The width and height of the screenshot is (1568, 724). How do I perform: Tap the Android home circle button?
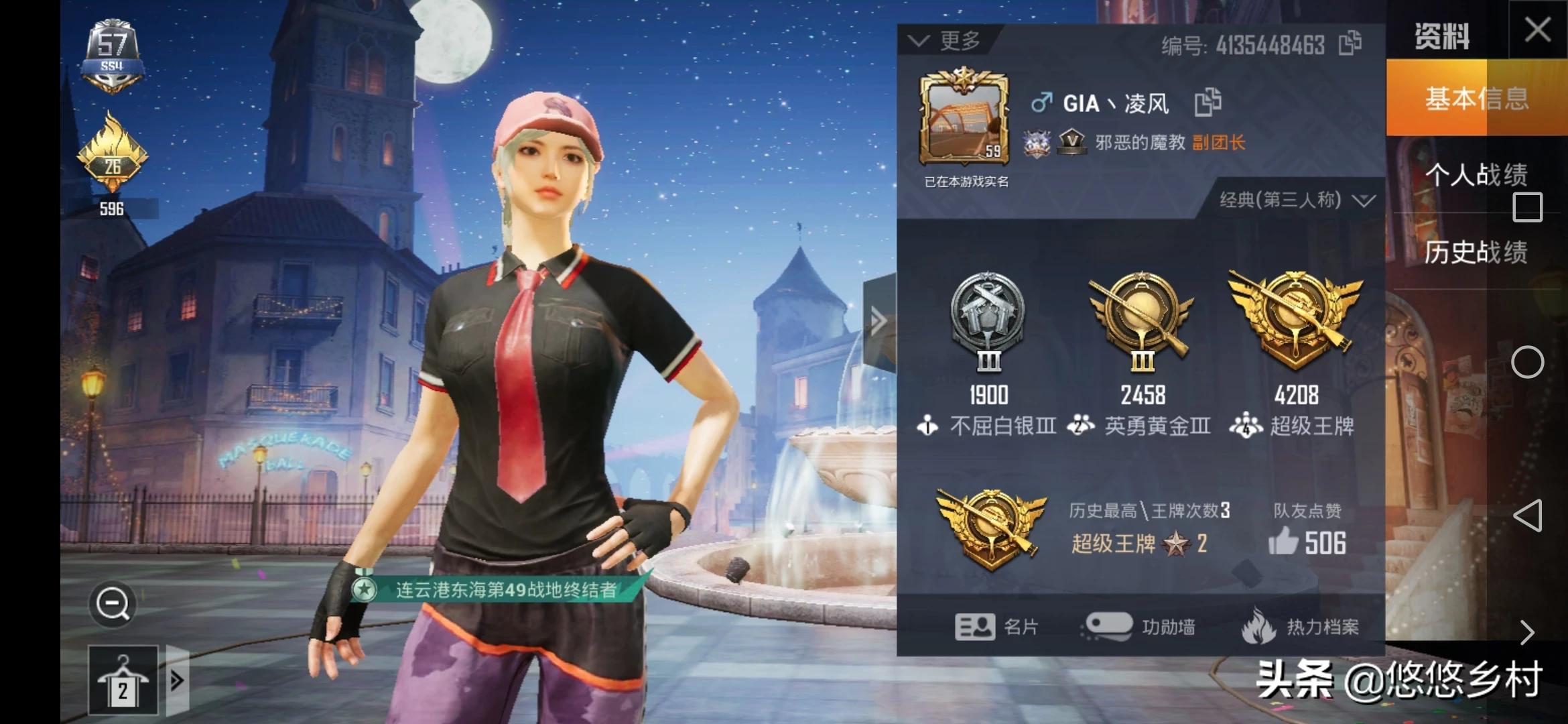[1527, 363]
